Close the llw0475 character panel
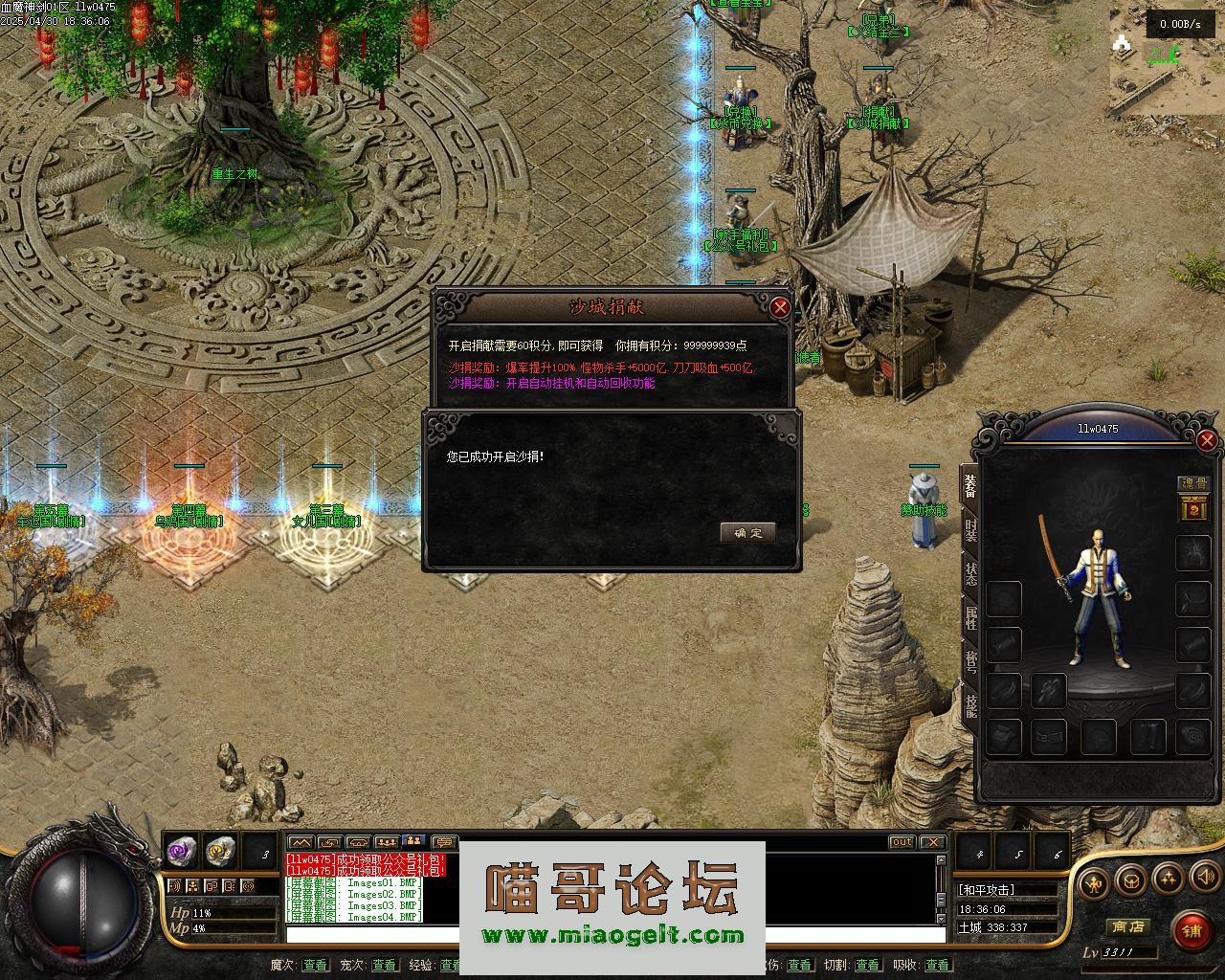The width and height of the screenshot is (1225, 980). pyautogui.click(x=1207, y=440)
